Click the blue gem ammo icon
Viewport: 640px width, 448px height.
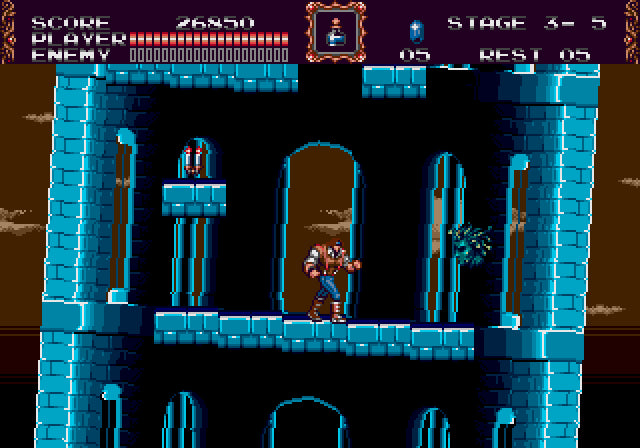(417, 29)
